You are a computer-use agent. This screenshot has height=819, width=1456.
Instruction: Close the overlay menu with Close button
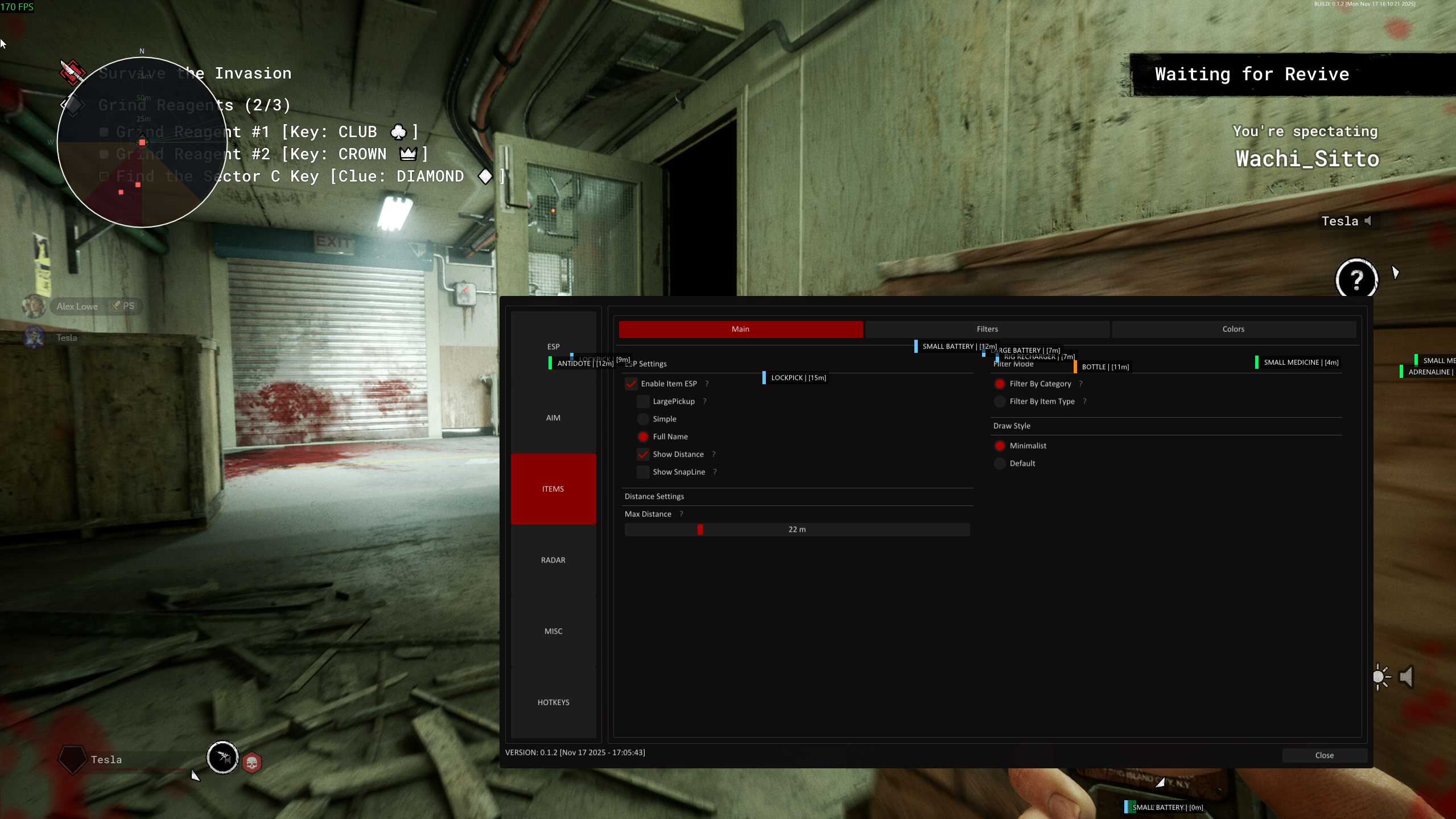1324,755
